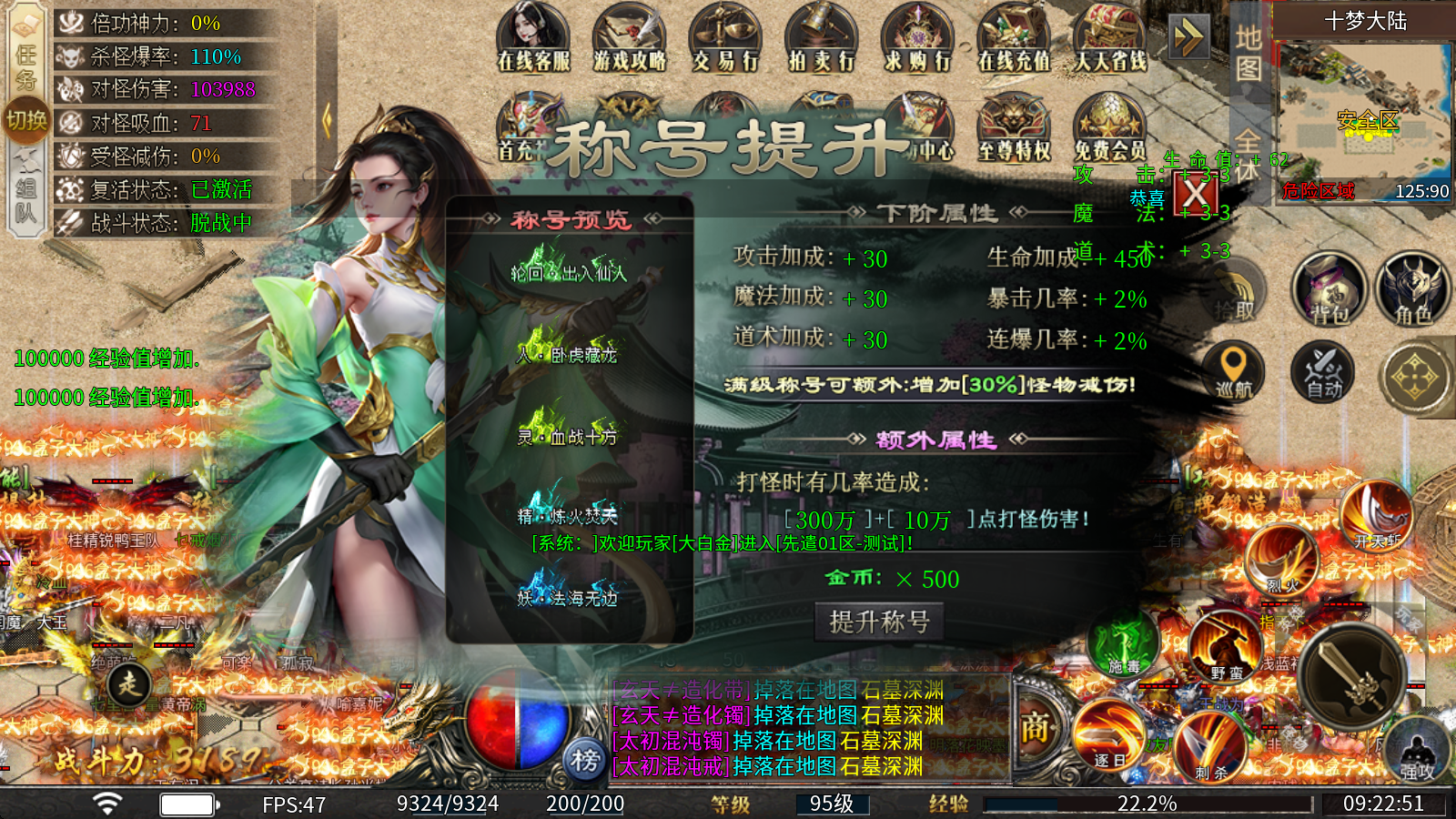Open the 拍卖行 auction house
The image size is (1456, 819).
point(819,36)
